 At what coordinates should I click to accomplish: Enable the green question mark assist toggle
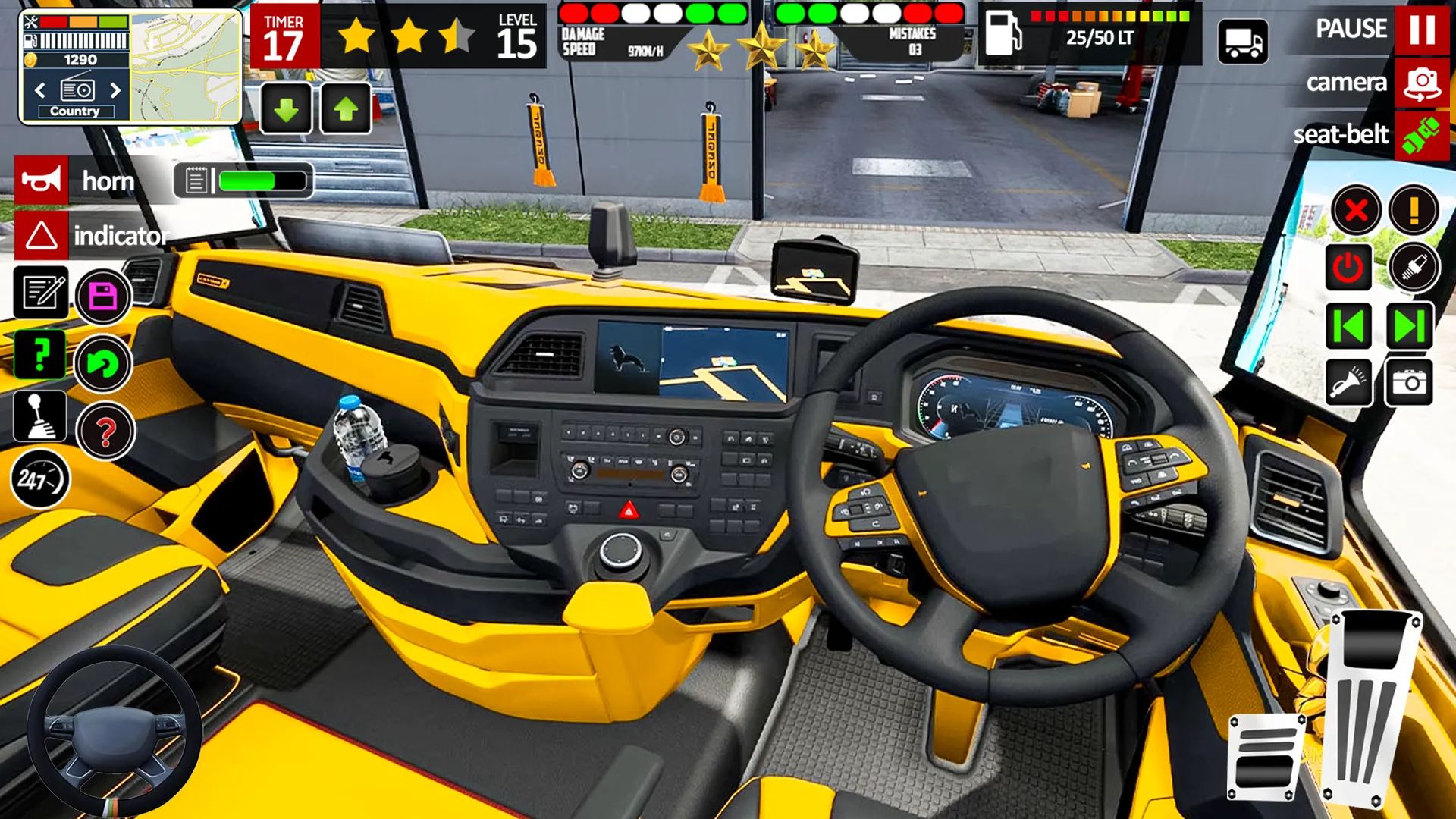point(39,355)
